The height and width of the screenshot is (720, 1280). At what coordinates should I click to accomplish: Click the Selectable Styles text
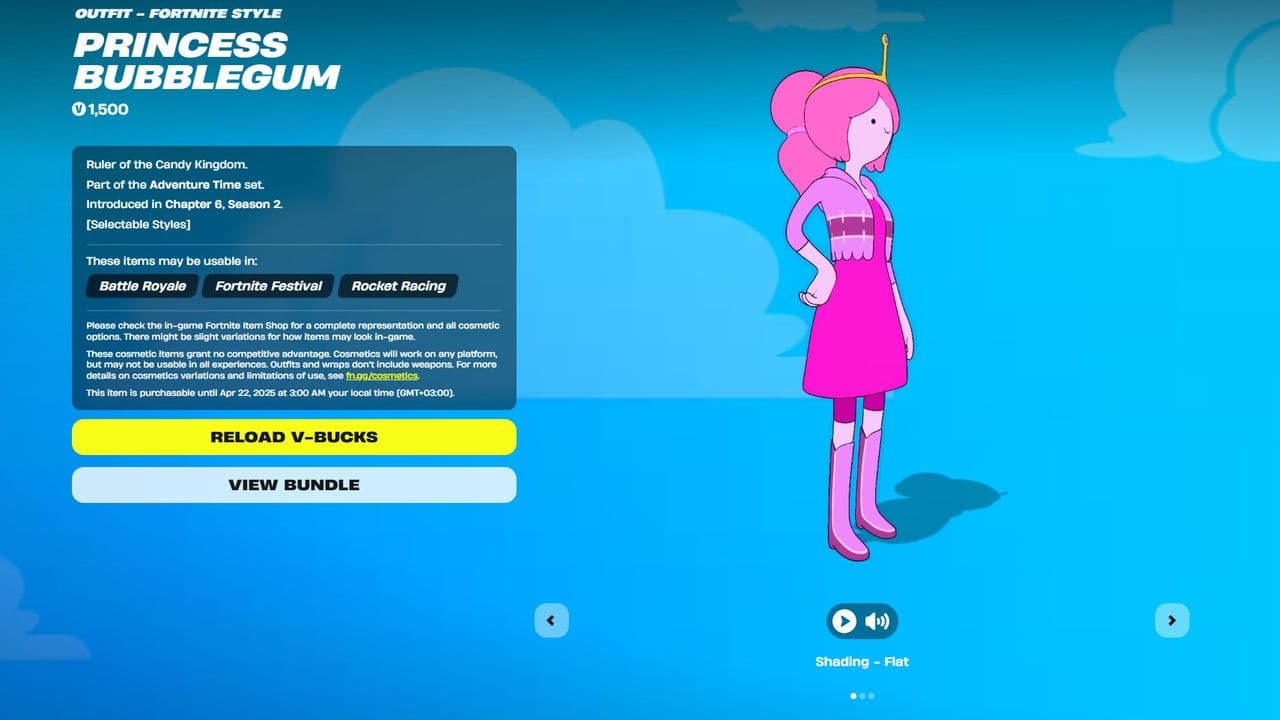[138, 224]
